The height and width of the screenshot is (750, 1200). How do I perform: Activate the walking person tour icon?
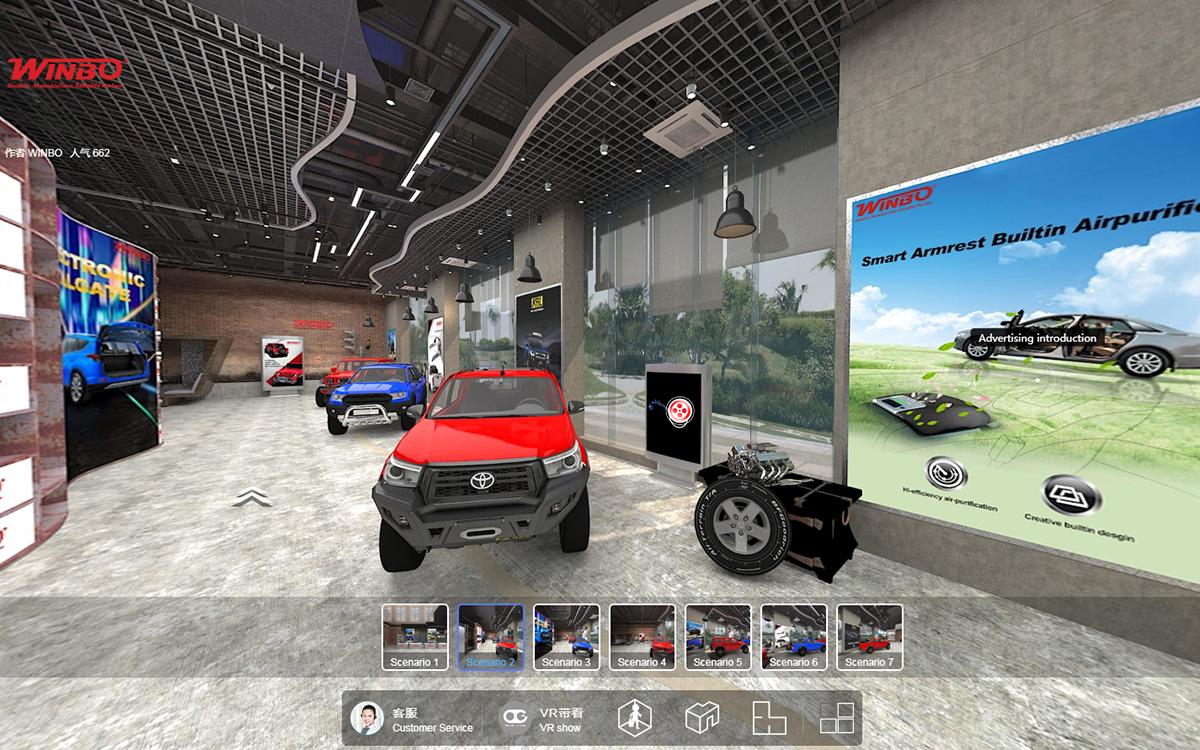pos(634,718)
